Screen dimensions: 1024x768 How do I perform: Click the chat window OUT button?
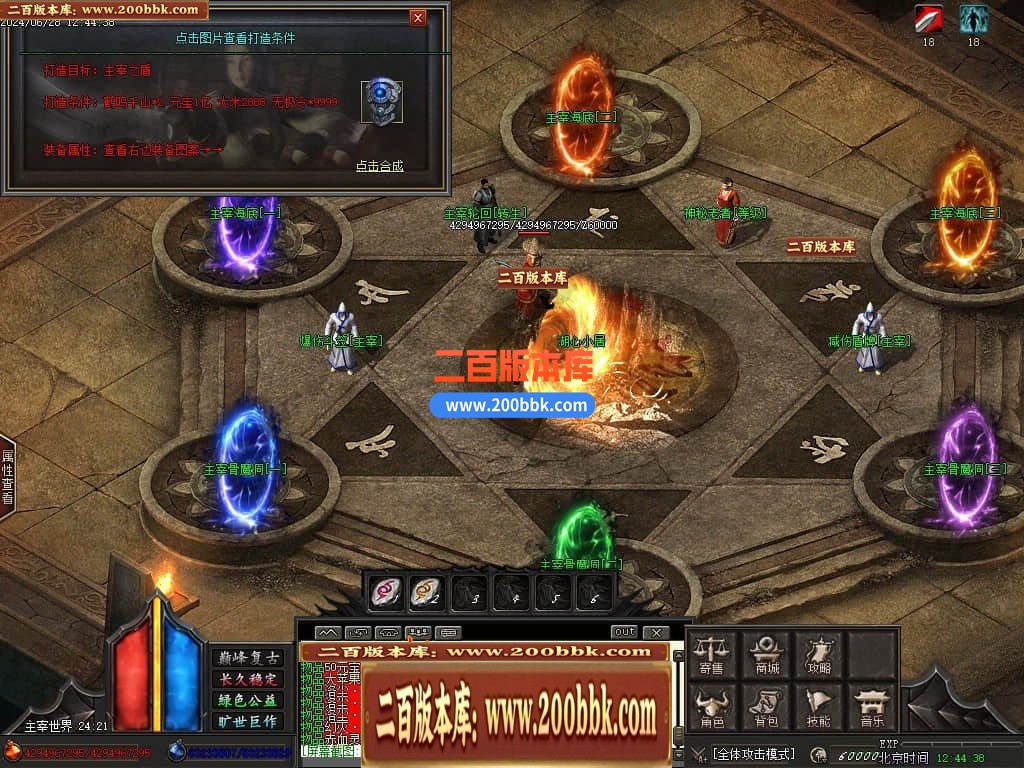click(624, 632)
